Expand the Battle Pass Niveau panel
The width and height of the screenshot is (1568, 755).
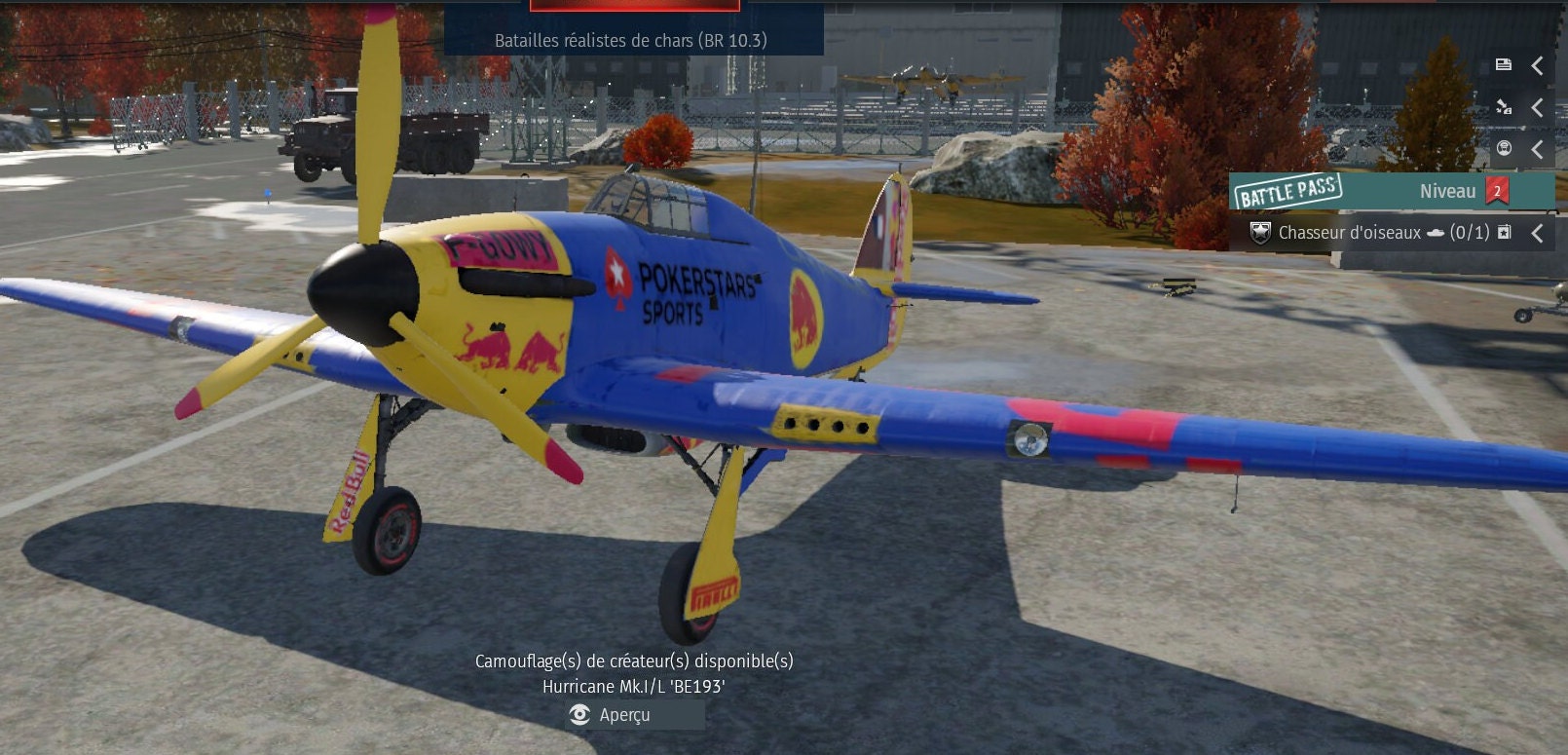pyautogui.click(x=1393, y=191)
